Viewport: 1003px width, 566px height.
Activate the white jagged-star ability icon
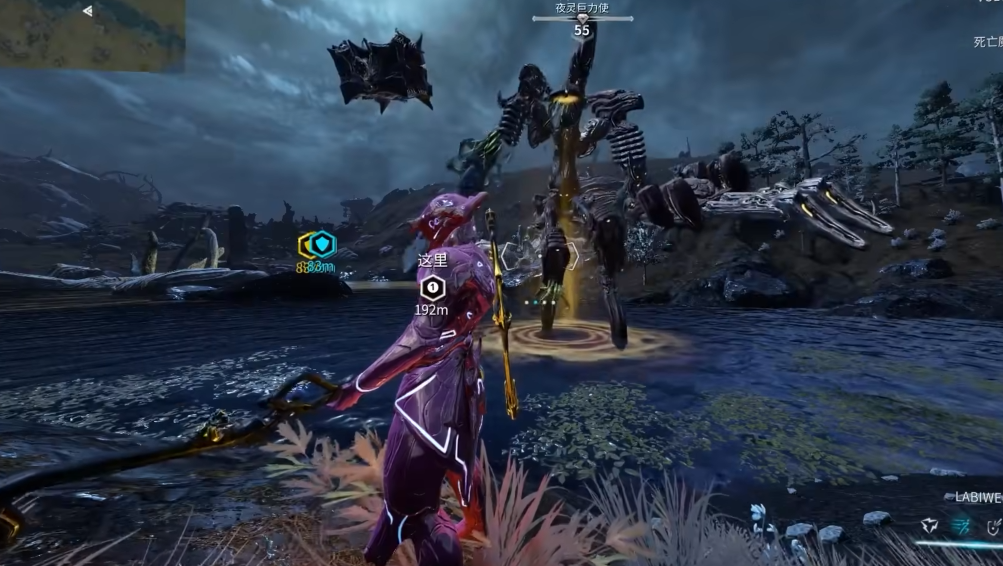point(930,526)
